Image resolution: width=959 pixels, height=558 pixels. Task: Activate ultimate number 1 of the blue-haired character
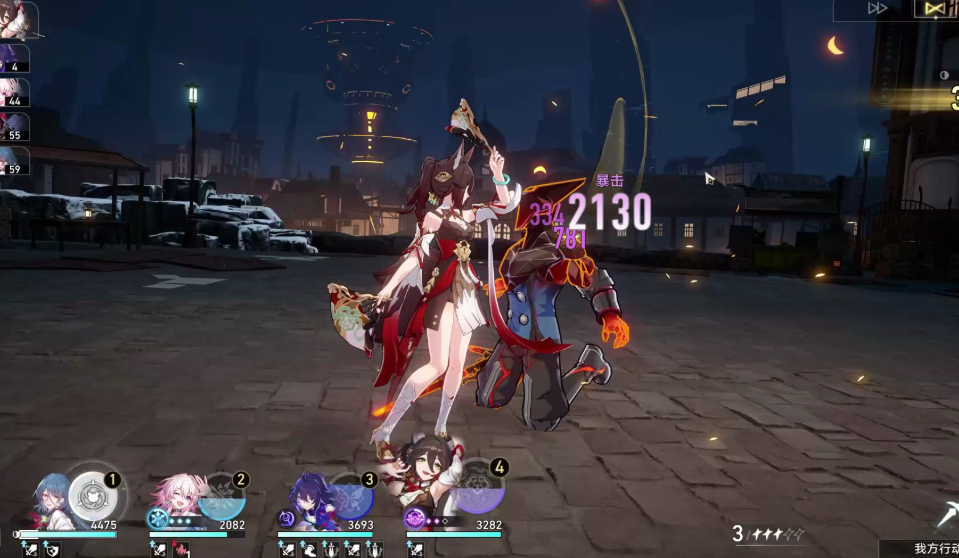(x=91, y=496)
